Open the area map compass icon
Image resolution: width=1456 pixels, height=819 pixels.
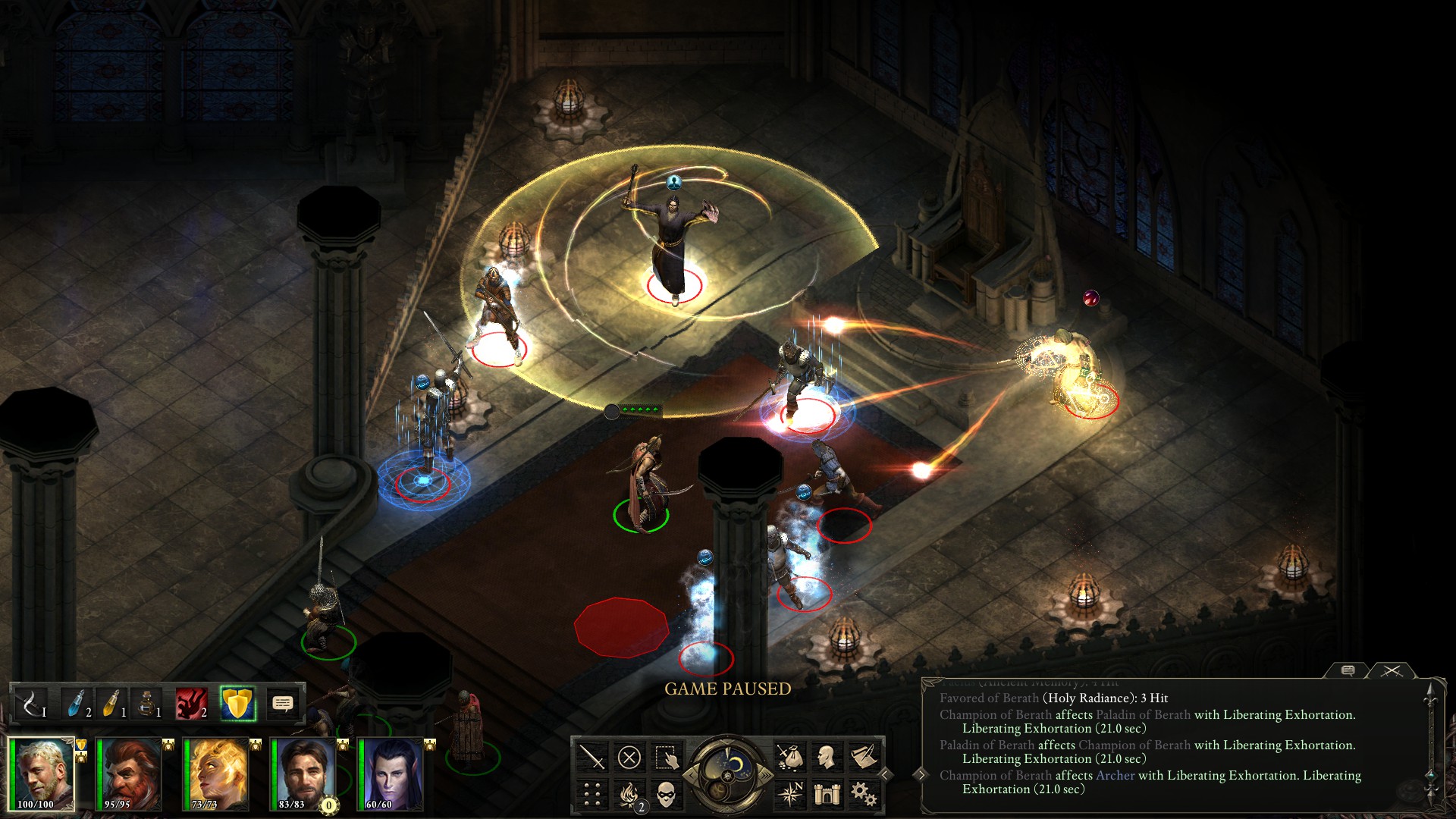pos(789,794)
